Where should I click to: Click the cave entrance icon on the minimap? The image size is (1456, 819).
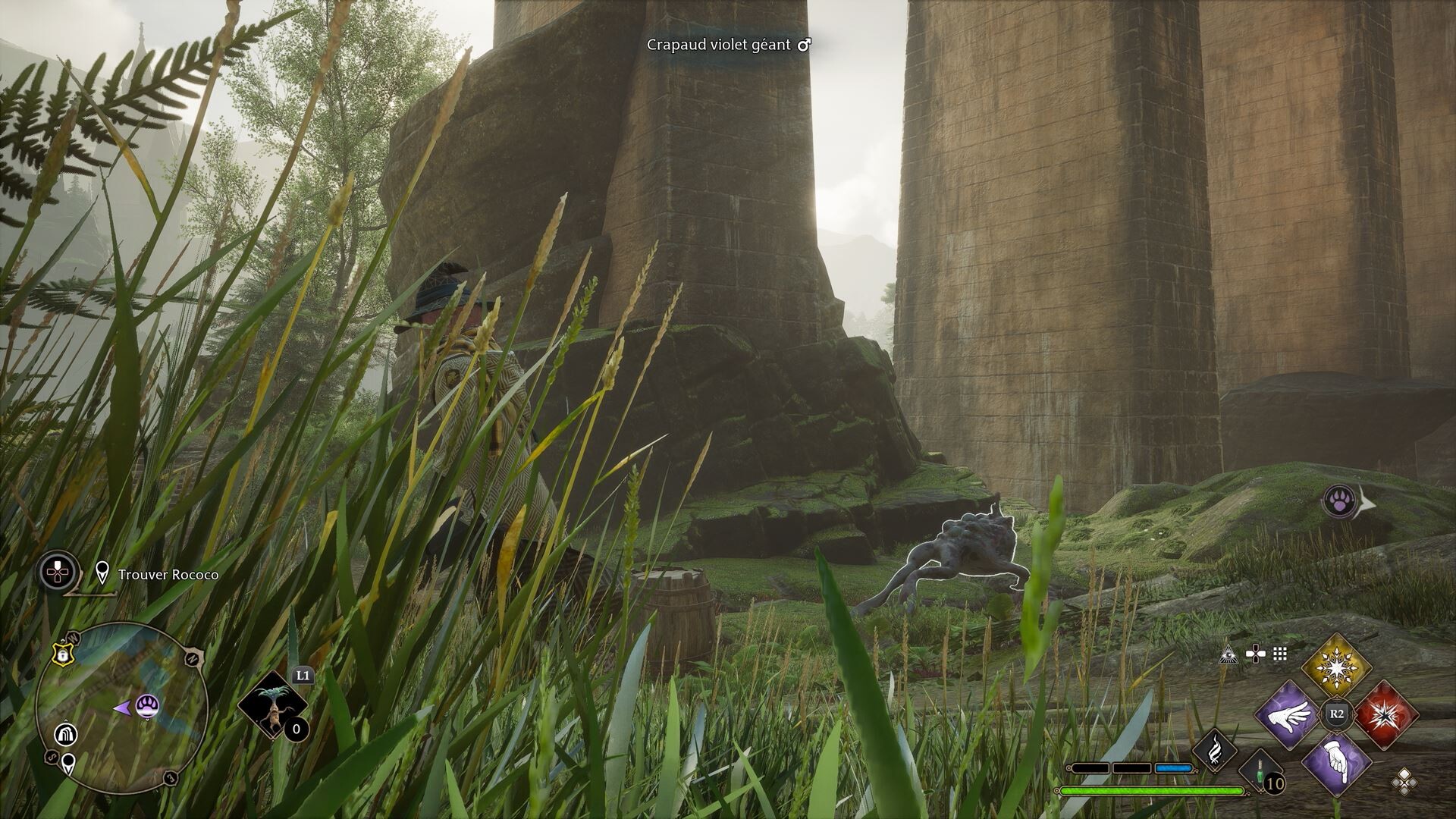66,734
